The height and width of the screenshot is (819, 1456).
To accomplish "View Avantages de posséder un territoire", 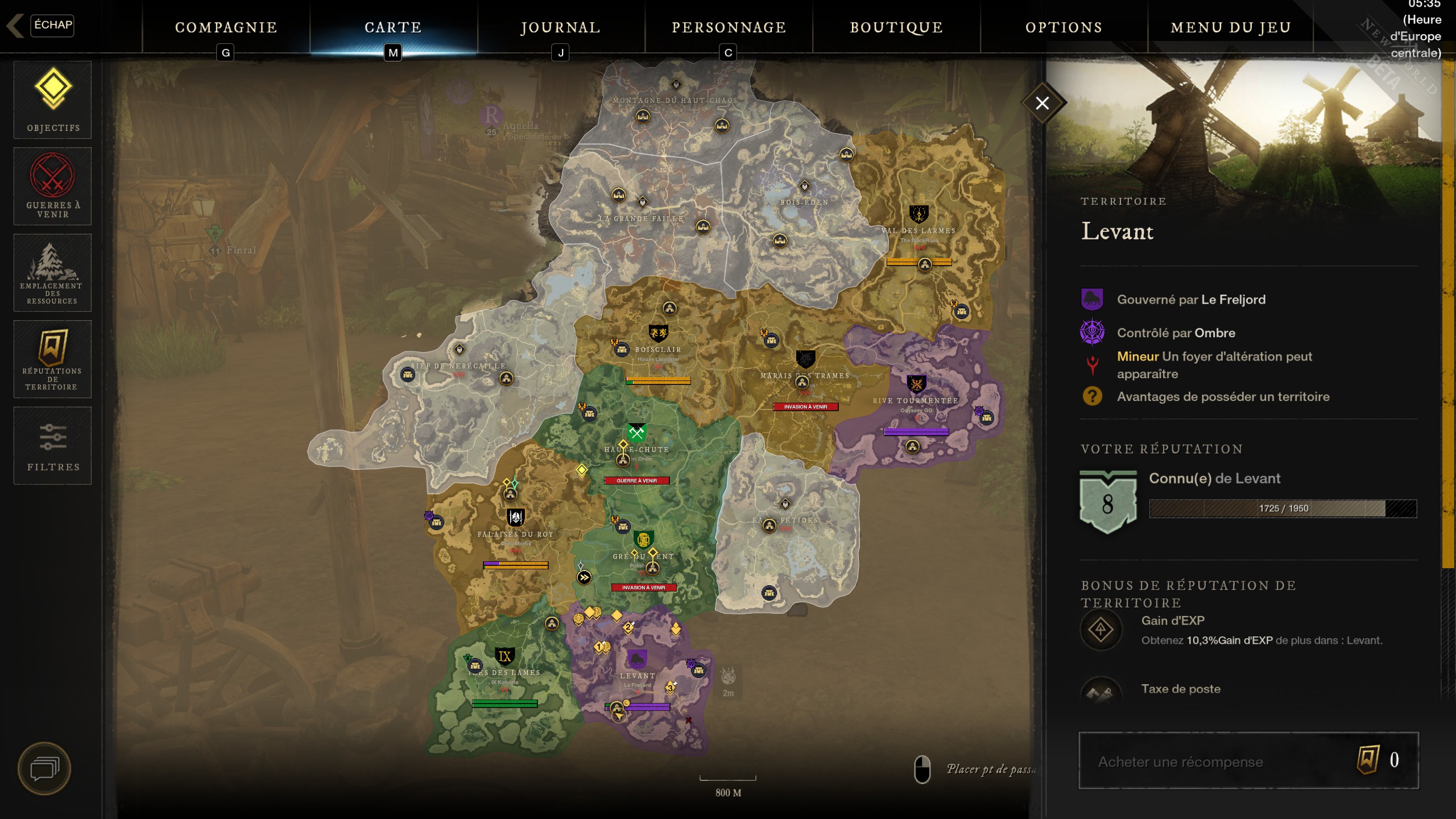I will 1223,396.
